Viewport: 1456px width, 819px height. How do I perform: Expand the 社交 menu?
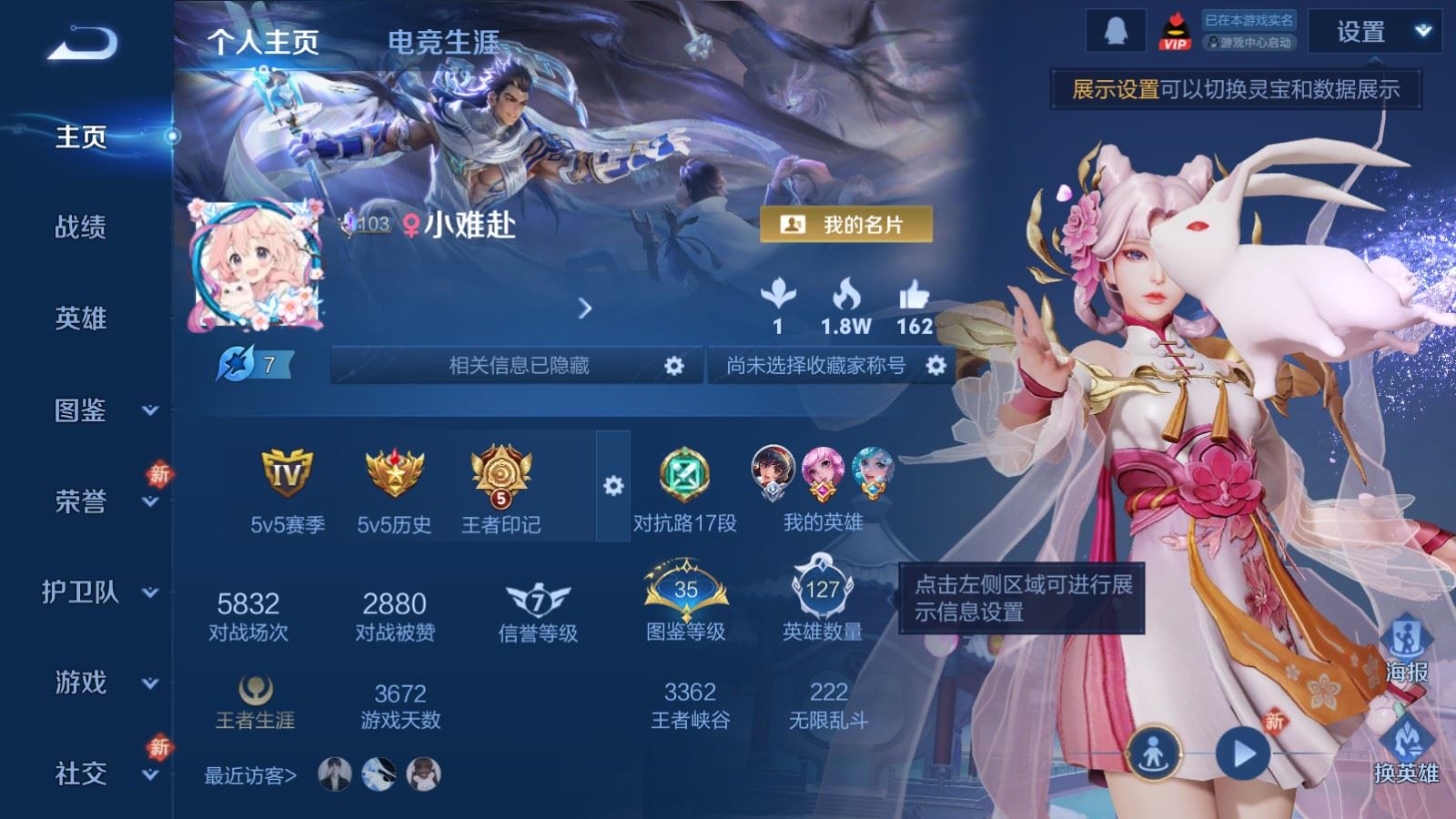coord(100,774)
